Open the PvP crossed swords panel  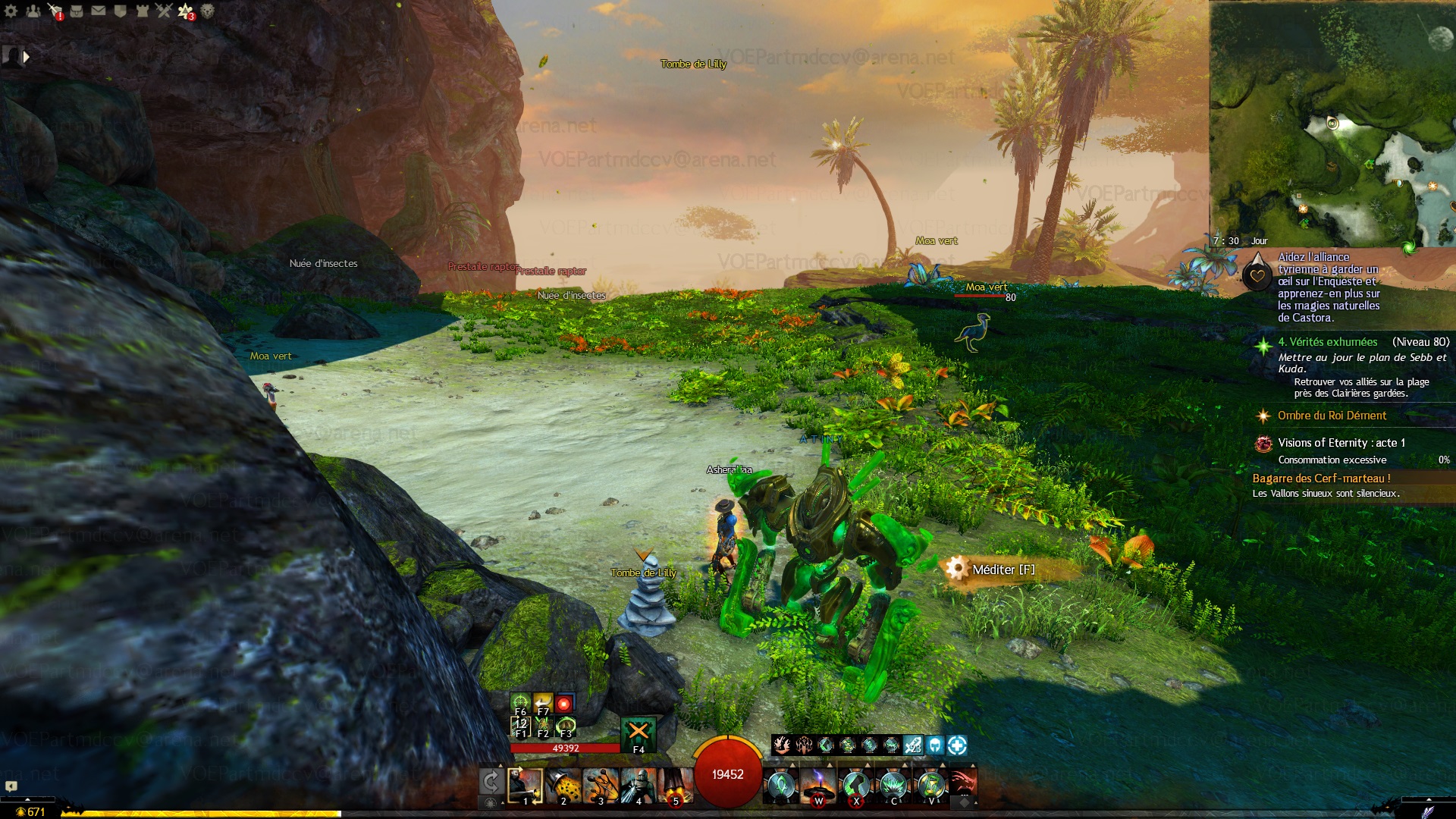[164, 11]
